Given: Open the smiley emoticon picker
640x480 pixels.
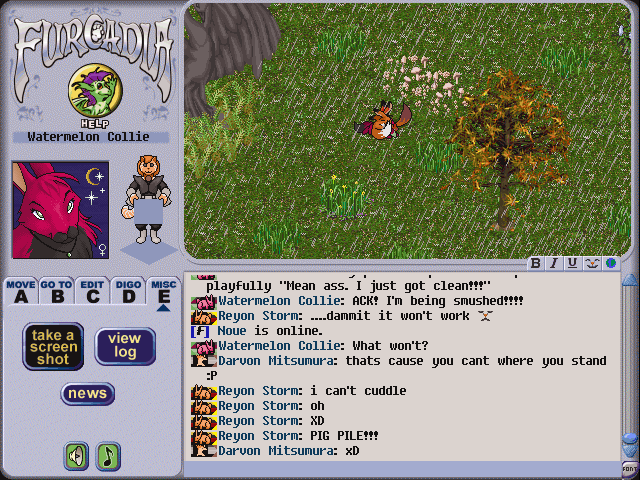Looking at the screenshot, I should 591,263.
